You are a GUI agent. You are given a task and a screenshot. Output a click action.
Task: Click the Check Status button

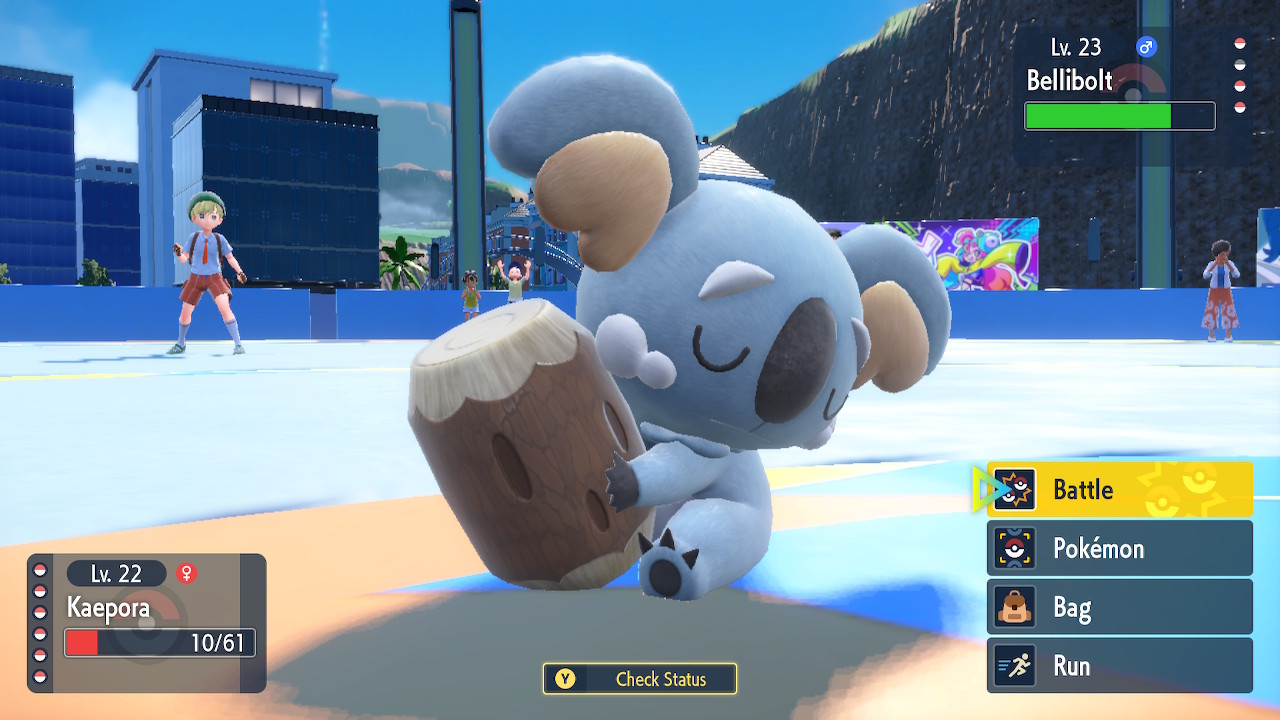(640, 679)
